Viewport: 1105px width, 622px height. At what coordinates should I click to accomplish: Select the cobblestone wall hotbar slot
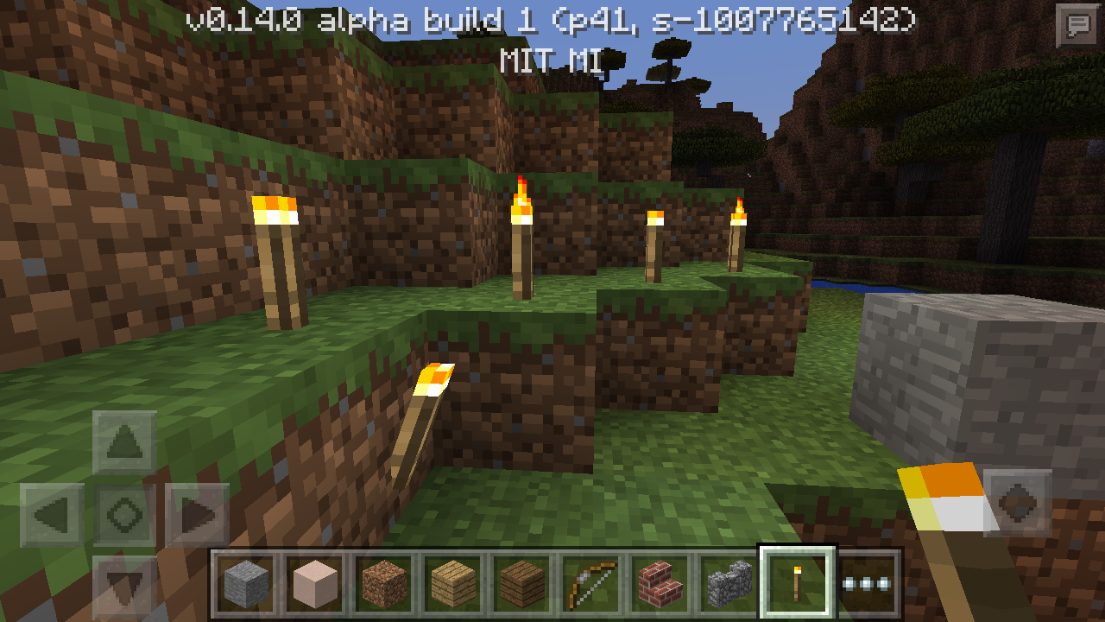pyautogui.click(x=727, y=583)
